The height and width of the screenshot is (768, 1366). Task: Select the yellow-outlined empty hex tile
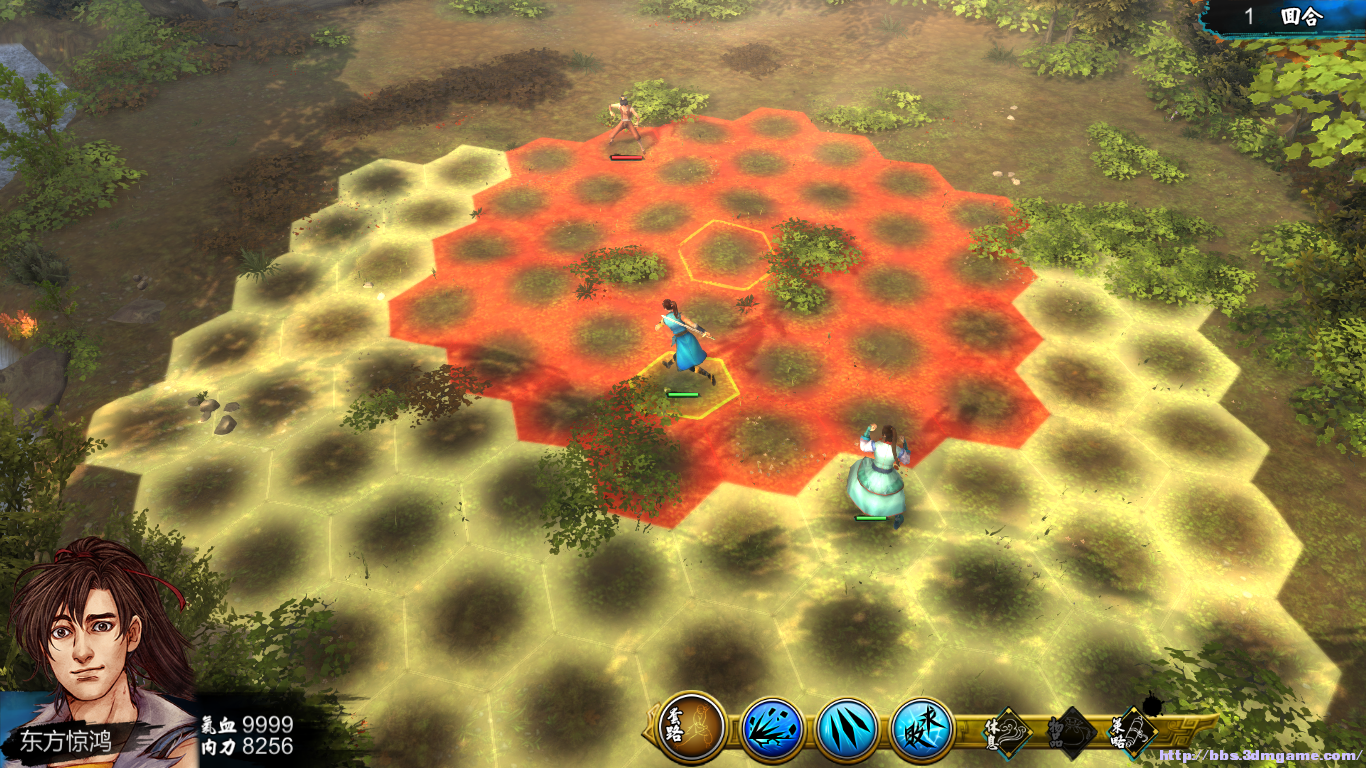[x=727, y=252]
